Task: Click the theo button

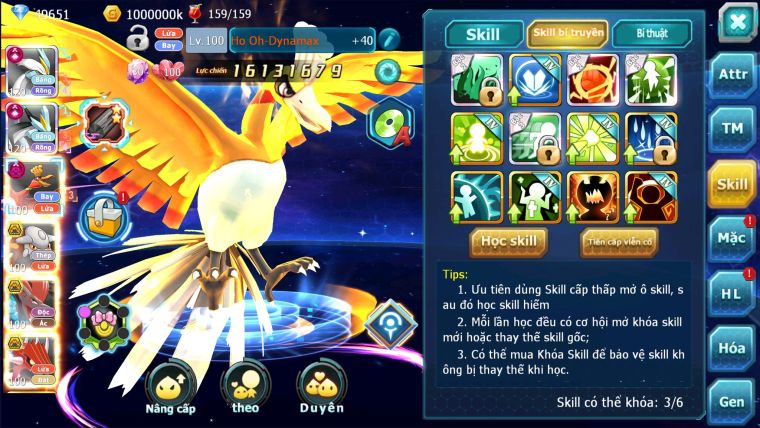Action: [245, 388]
